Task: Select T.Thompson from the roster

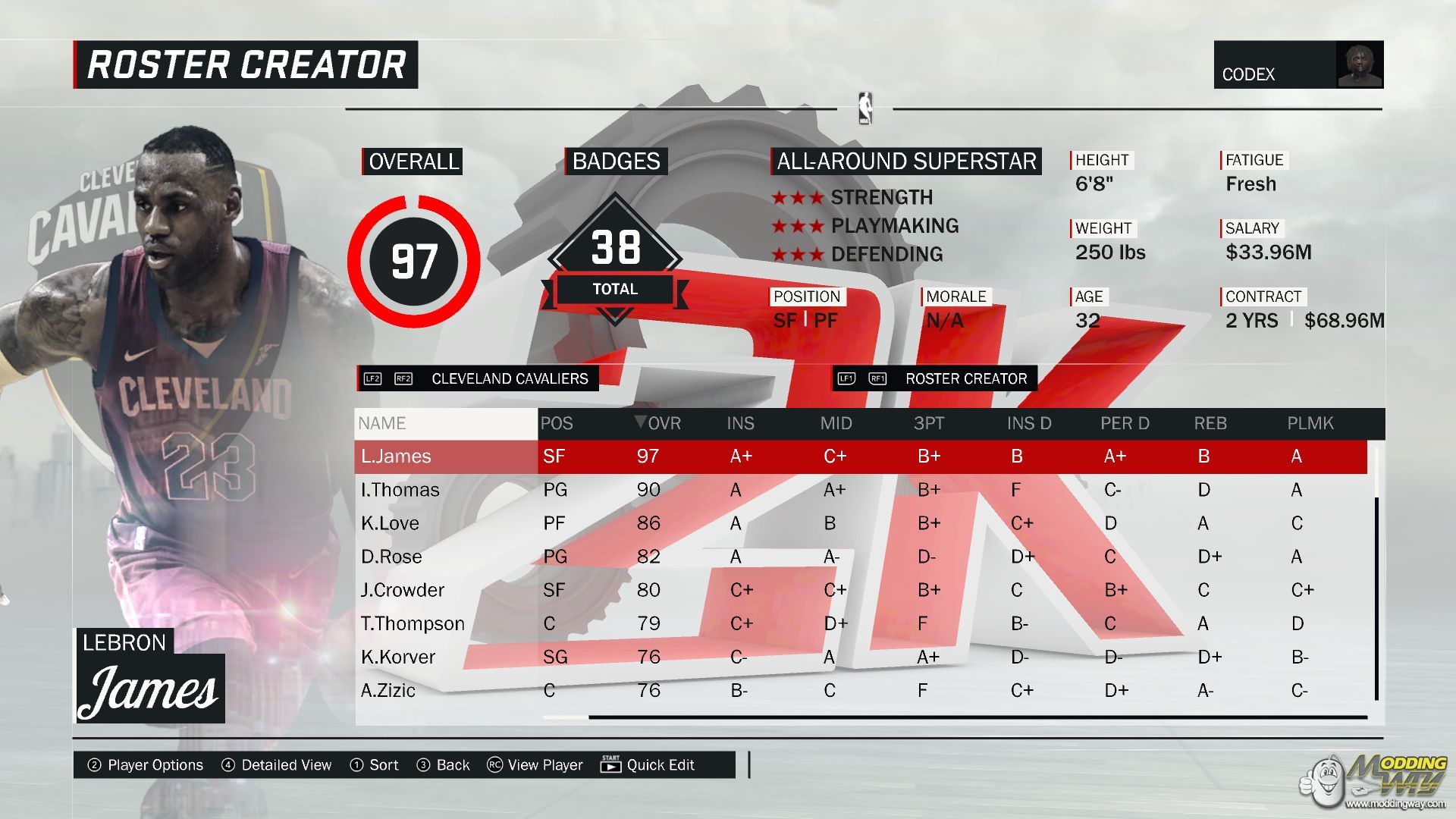Action: click(413, 623)
